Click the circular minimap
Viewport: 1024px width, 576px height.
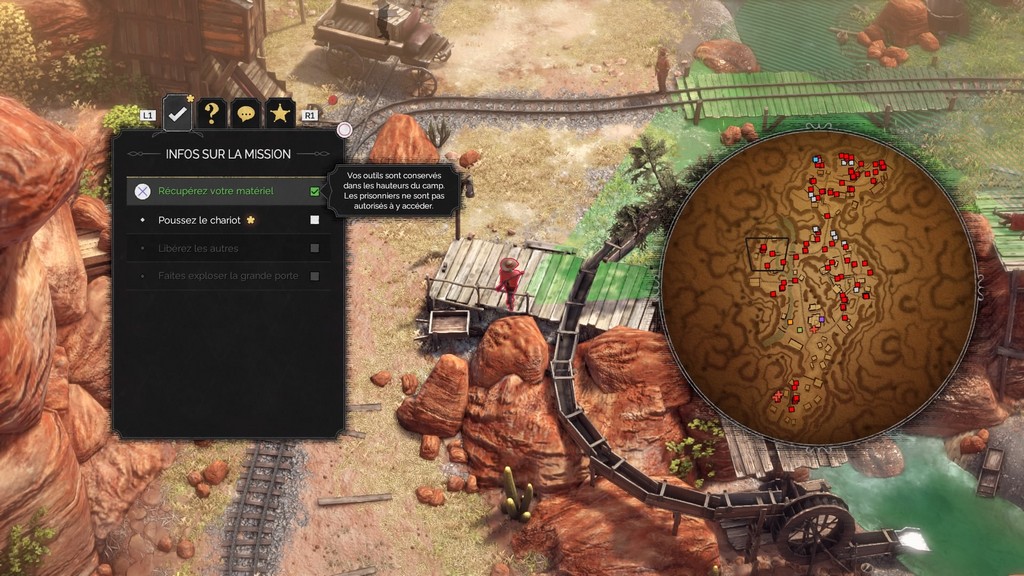(x=818, y=287)
